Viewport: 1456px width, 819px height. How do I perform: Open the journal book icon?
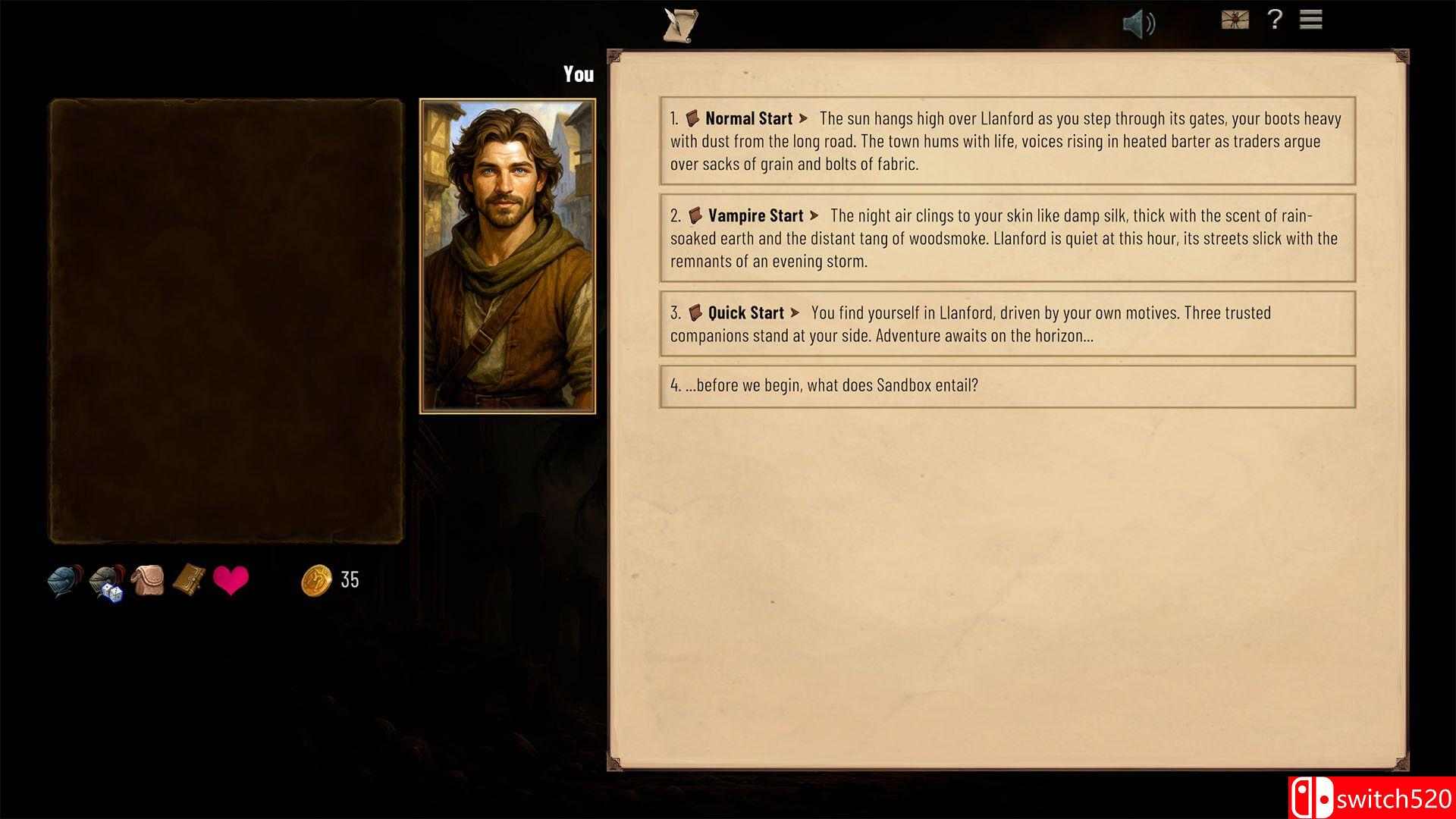188,579
